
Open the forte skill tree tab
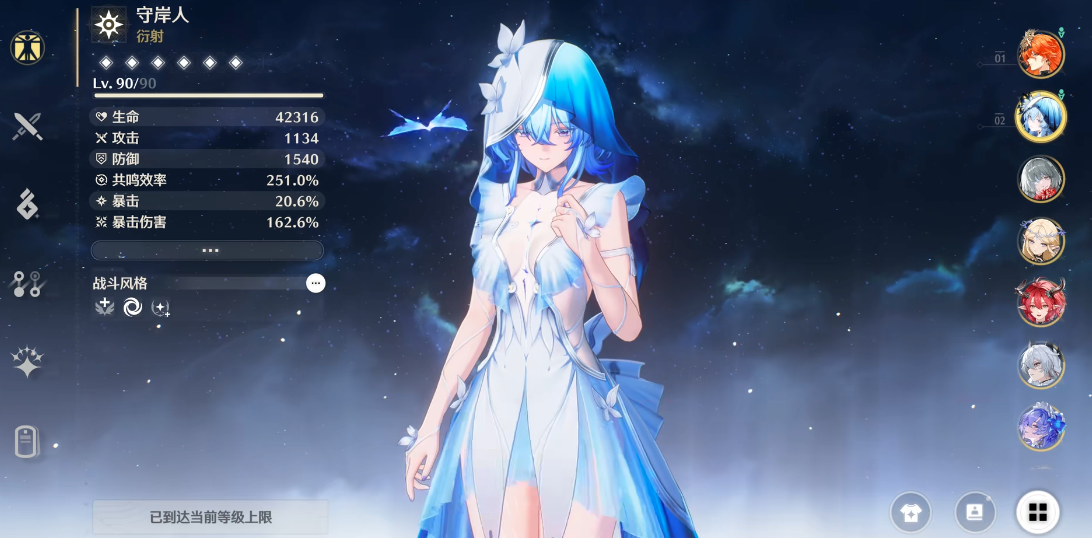(27, 284)
